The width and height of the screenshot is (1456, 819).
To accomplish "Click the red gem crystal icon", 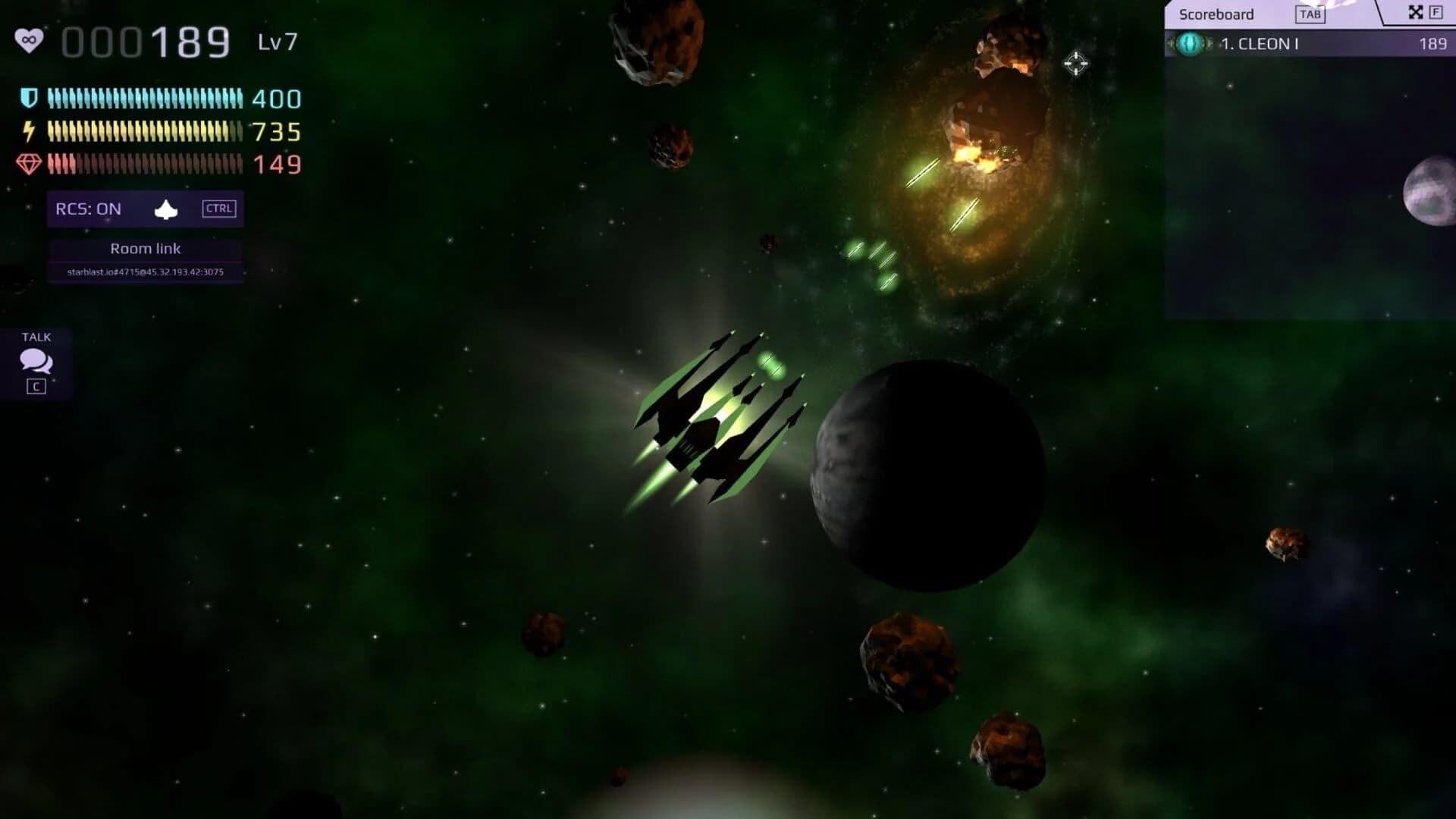I will [x=29, y=164].
